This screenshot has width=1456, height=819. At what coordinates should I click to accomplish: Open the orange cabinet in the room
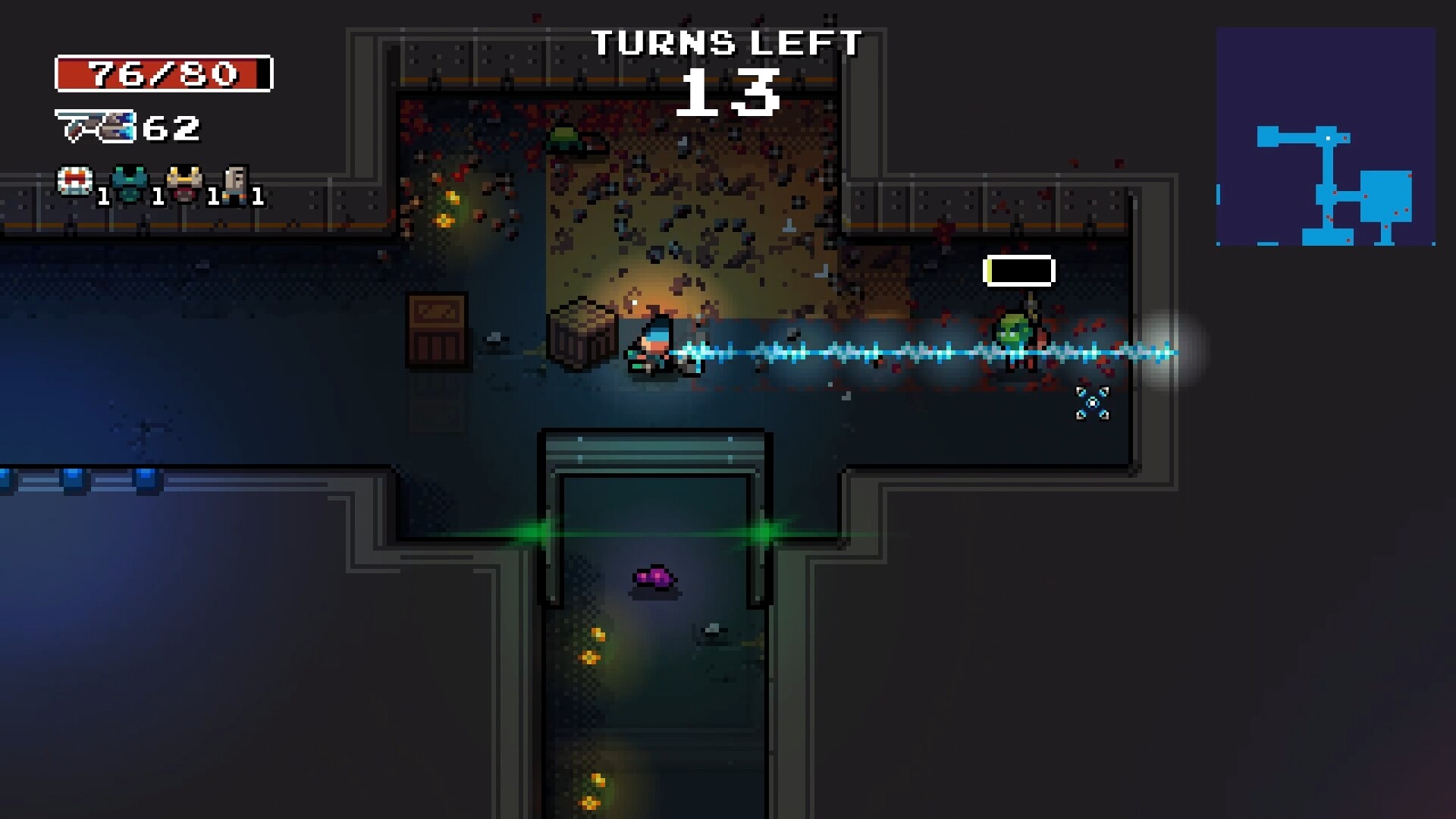pos(437,330)
